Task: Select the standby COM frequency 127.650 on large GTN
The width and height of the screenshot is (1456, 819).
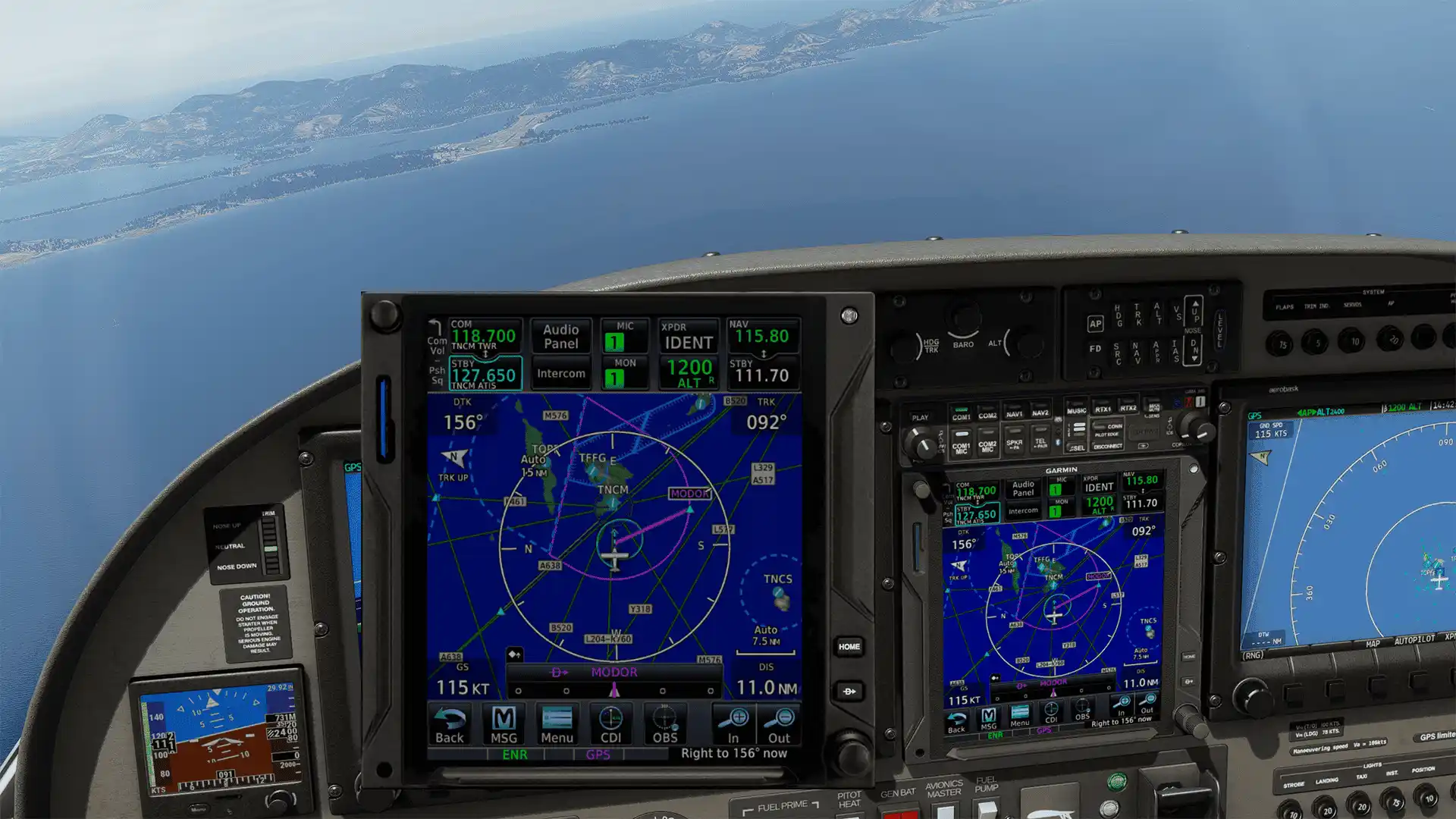Action: (485, 373)
